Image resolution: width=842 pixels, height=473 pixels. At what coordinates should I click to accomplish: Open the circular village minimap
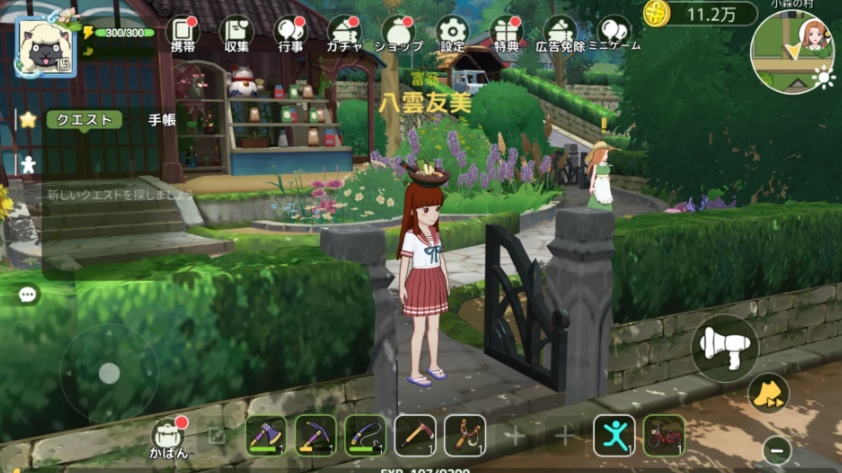(x=791, y=52)
